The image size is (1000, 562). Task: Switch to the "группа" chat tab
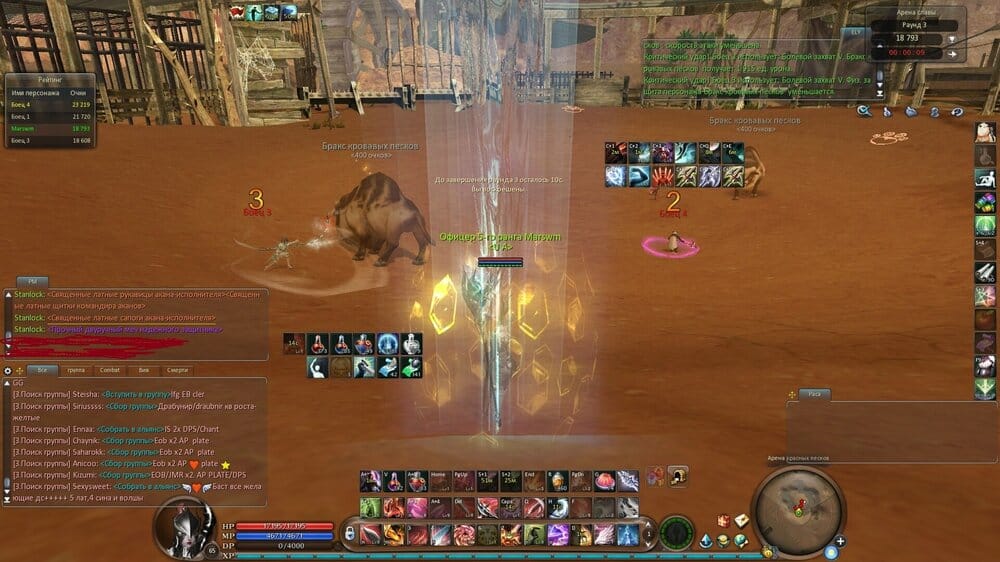[x=77, y=370]
